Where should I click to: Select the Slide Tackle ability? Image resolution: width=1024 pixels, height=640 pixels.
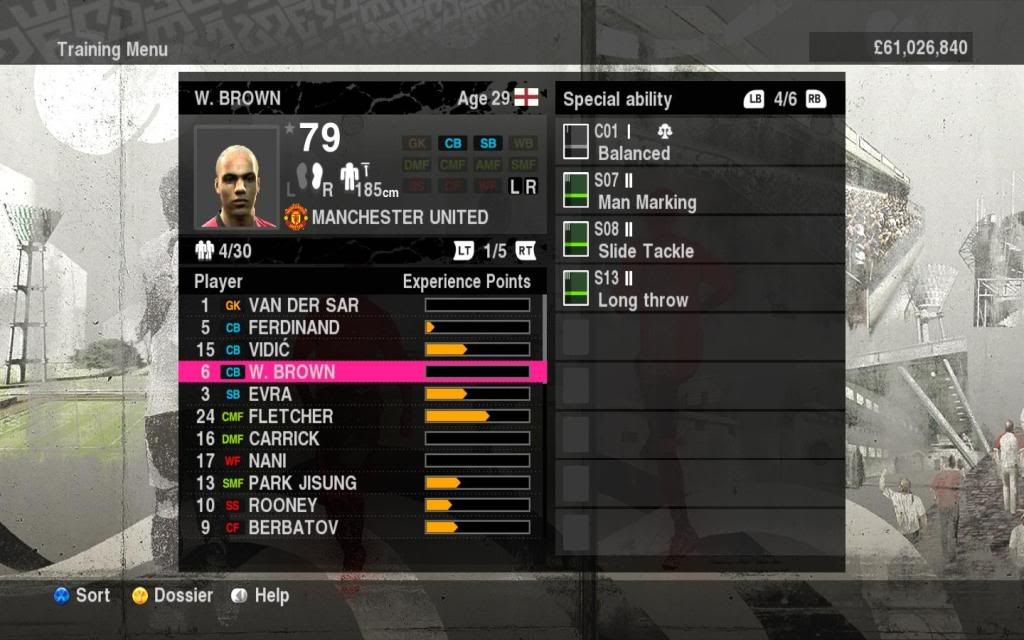pos(700,240)
